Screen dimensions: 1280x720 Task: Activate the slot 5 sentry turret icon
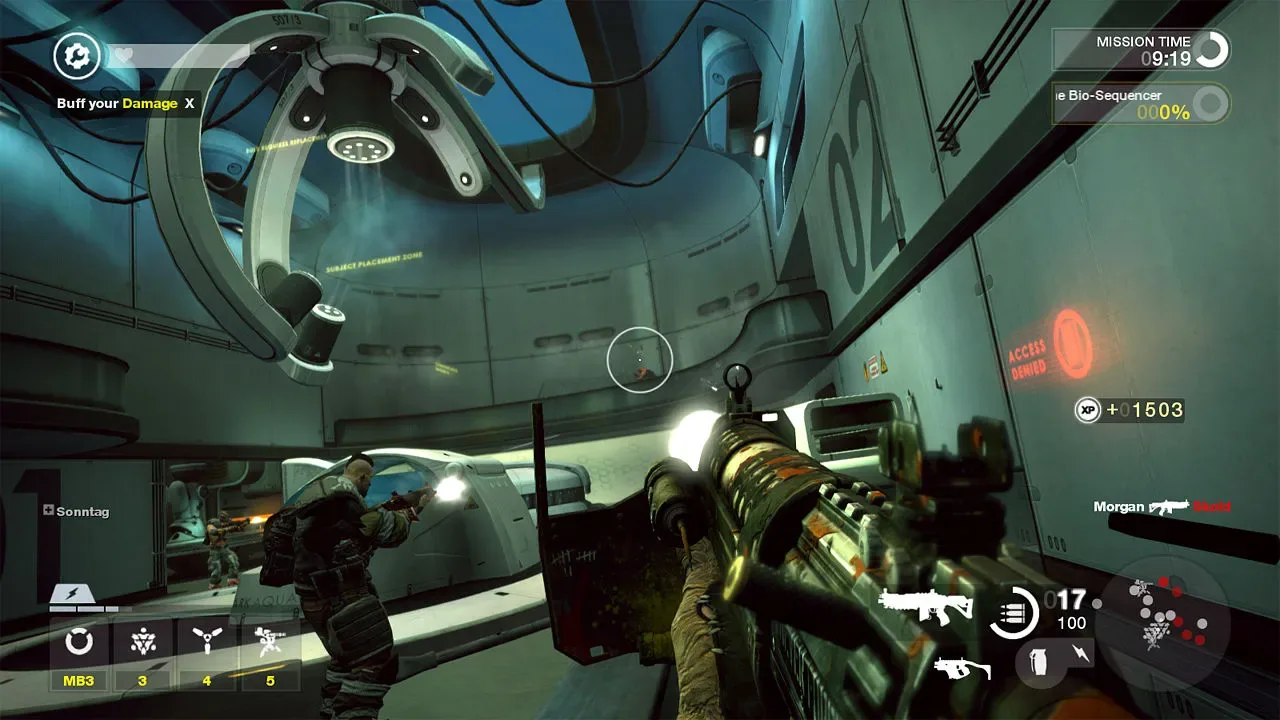[270, 638]
